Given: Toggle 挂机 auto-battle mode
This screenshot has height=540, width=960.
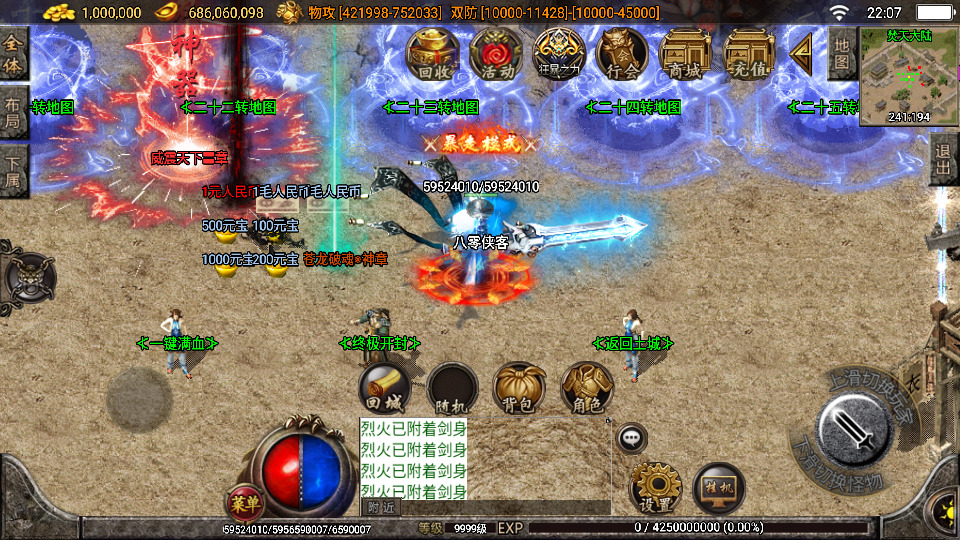Looking at the screenshot, I should [x=718, y=488].
